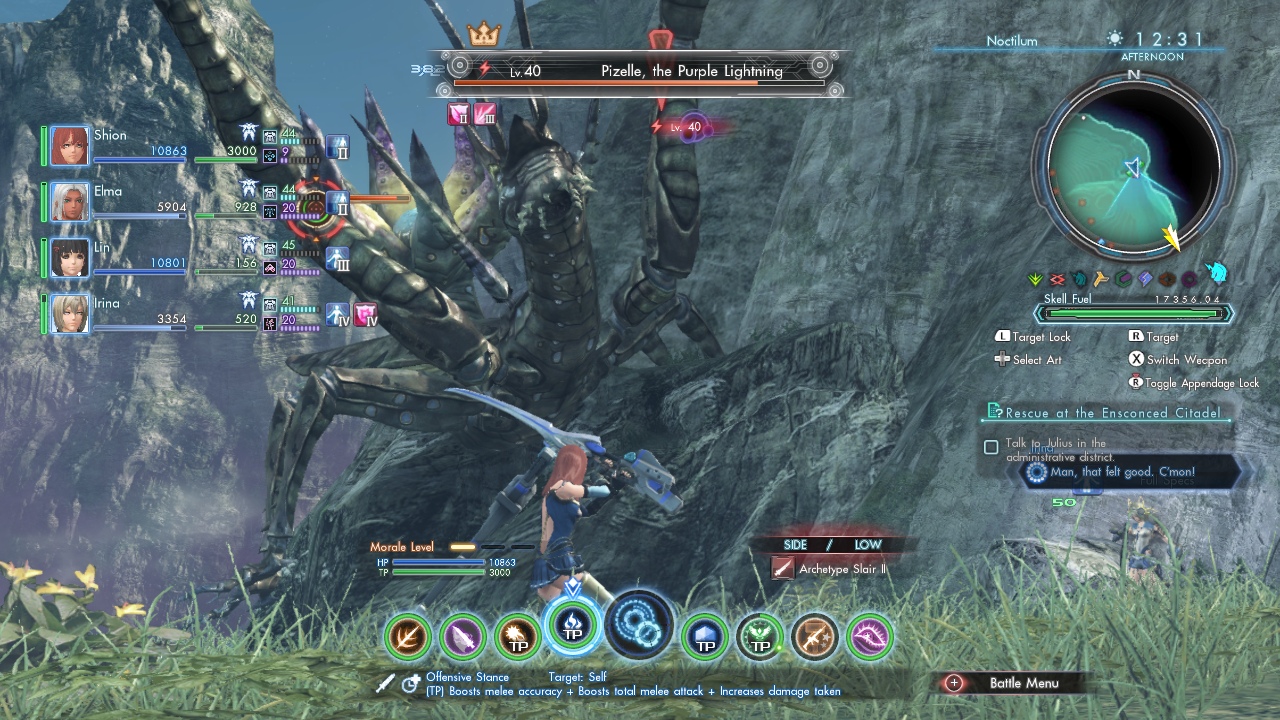Activate the green winged emblem TP art
The image size is (1280, 720).
pyautogui.click(x=760, y=636)
